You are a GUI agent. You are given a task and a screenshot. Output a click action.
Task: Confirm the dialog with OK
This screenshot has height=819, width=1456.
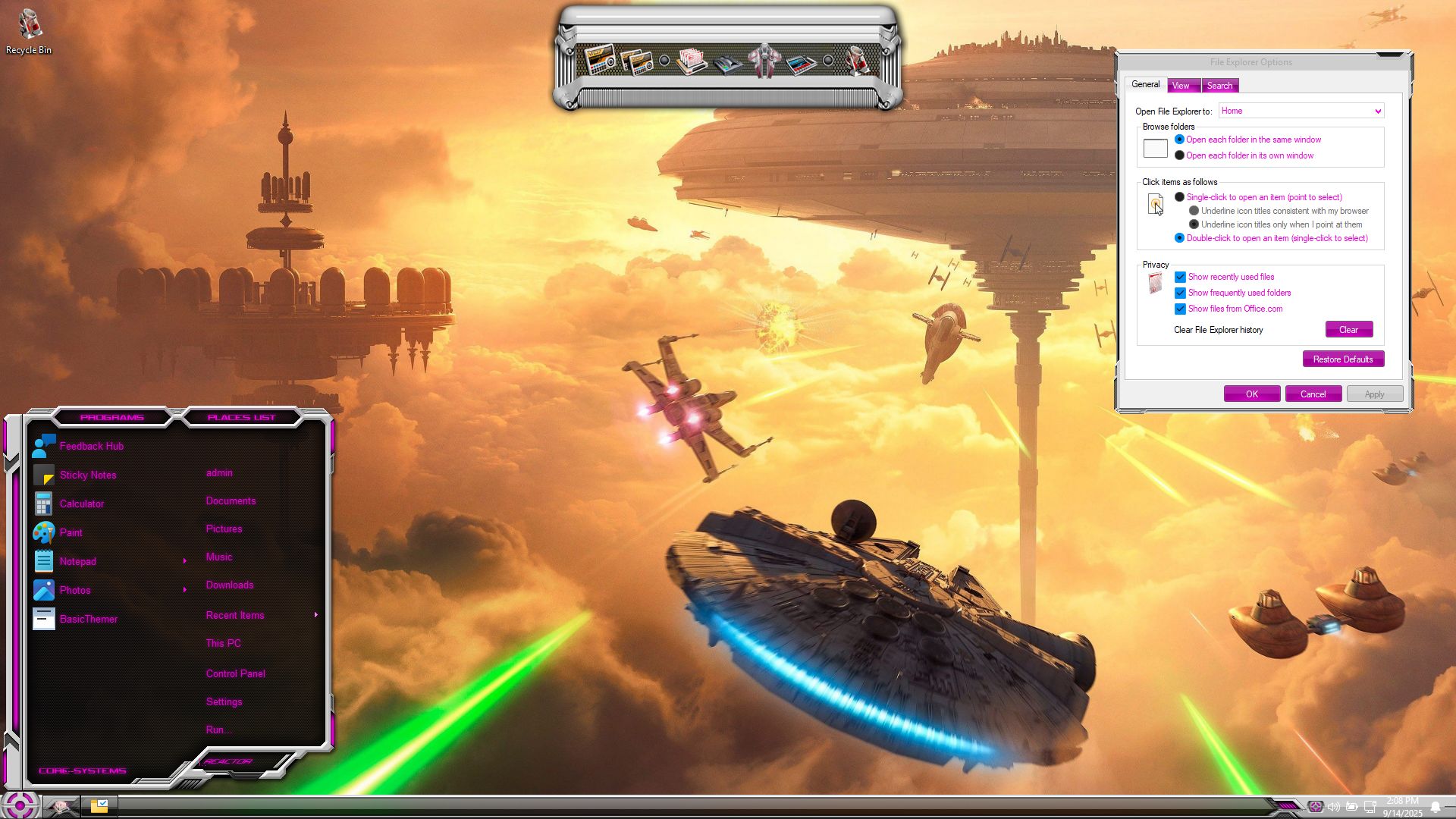pyautogui.click(x=1251, y=394)
